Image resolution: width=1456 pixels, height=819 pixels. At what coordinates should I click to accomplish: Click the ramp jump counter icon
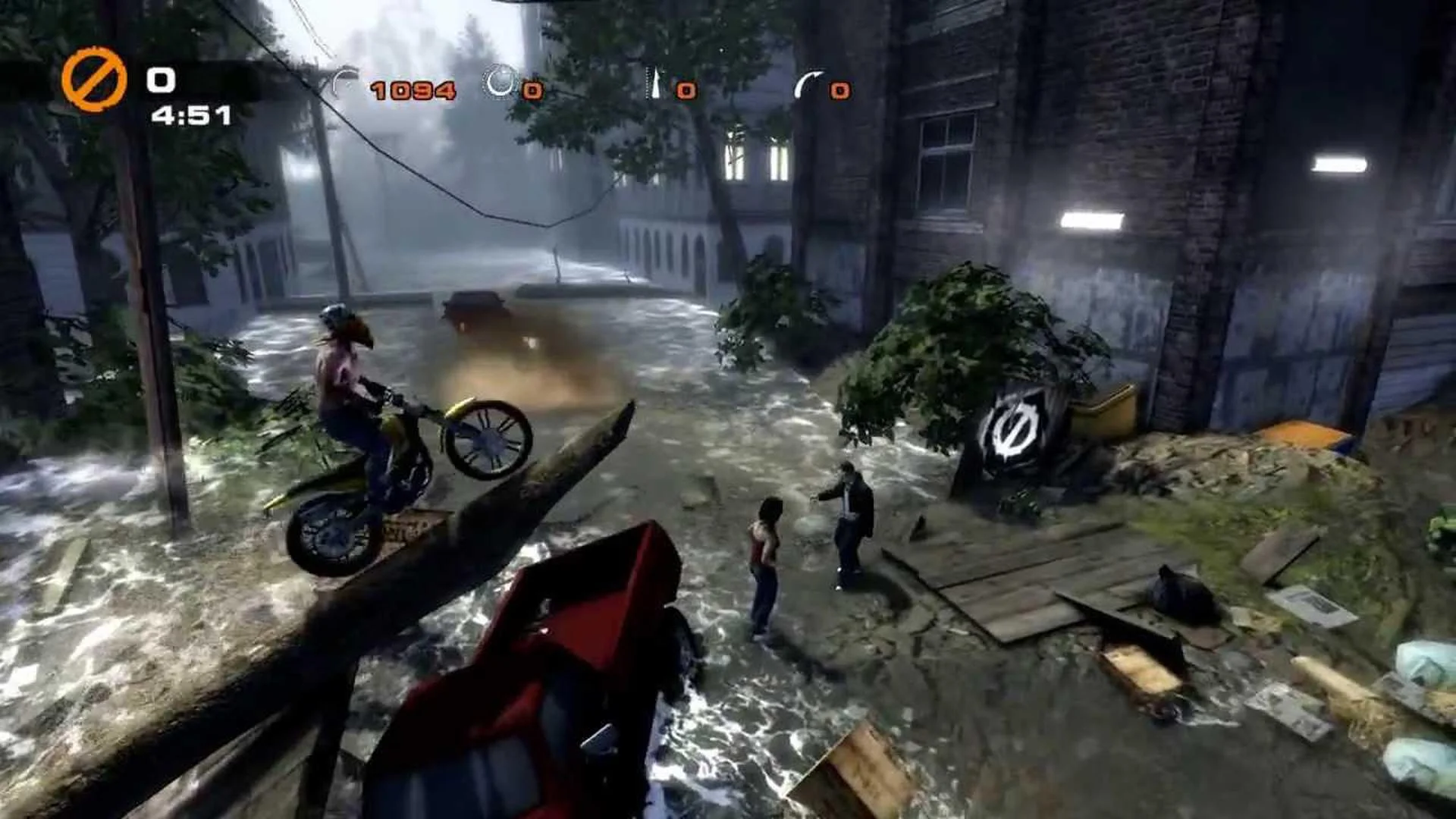tap(811, 83)
